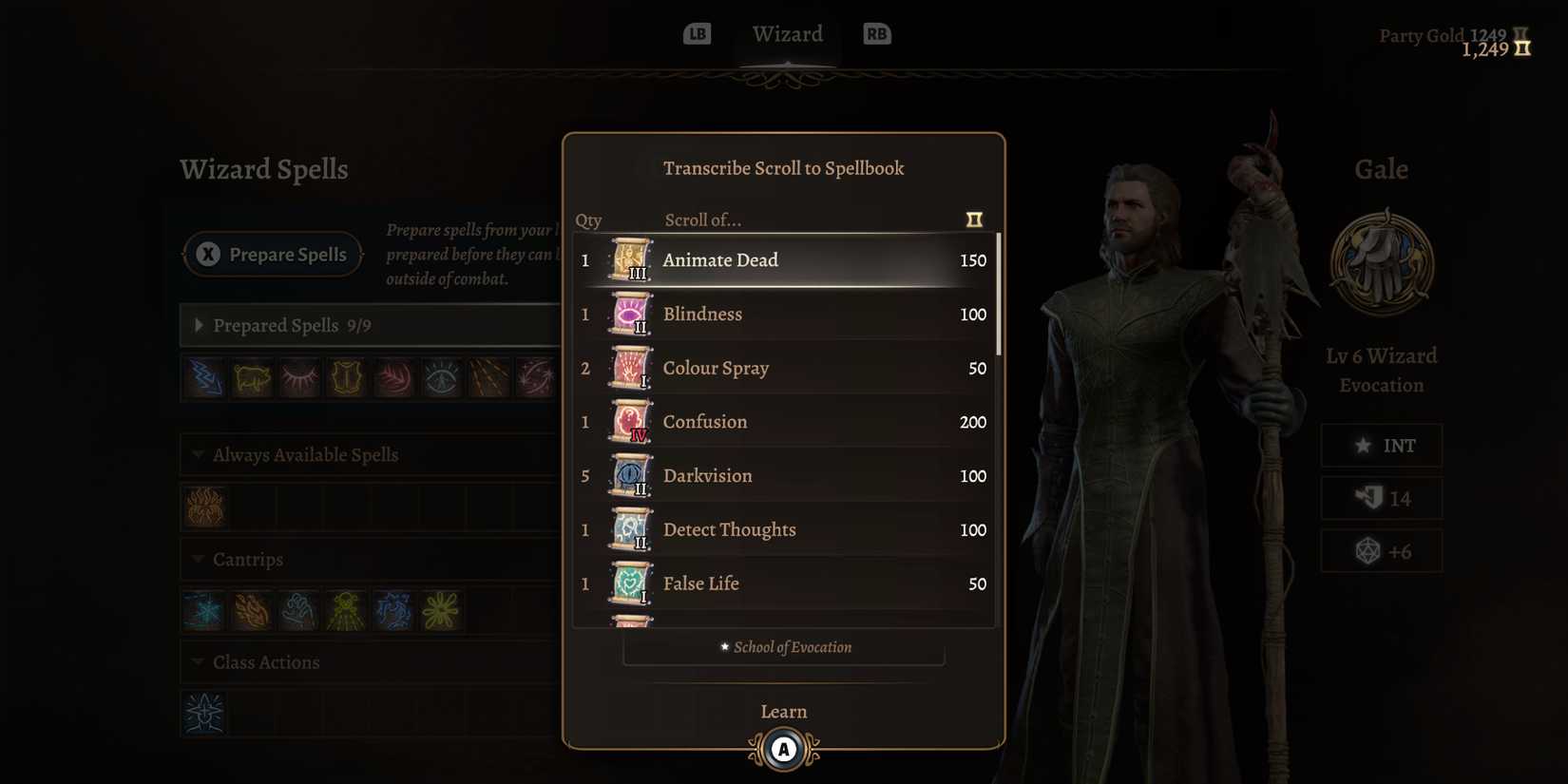
Task: Select the Shocking Grasp cantrip icon
Action: [393, 611]
